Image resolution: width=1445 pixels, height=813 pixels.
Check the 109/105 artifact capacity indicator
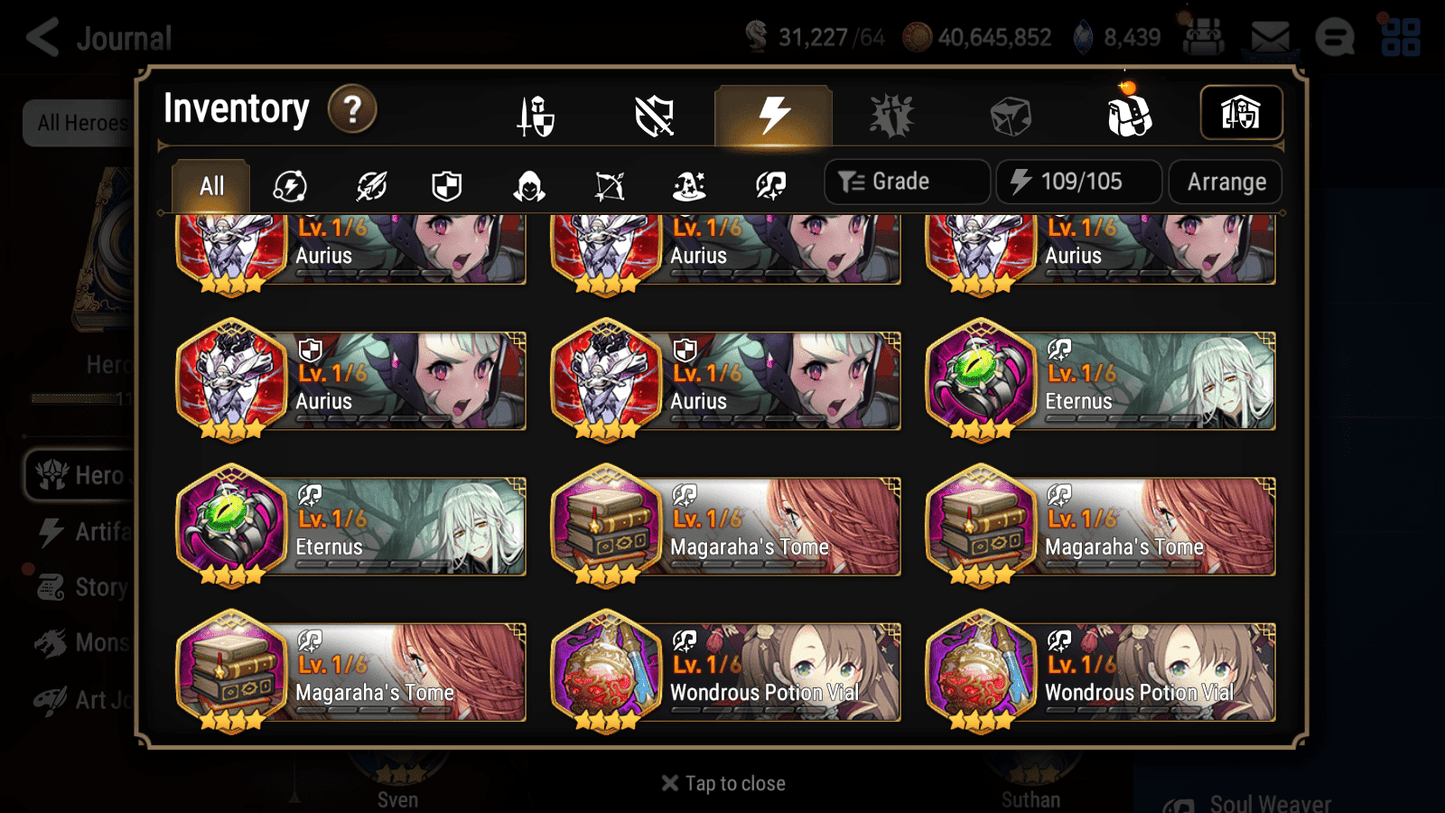click(x=1078, y=181)
